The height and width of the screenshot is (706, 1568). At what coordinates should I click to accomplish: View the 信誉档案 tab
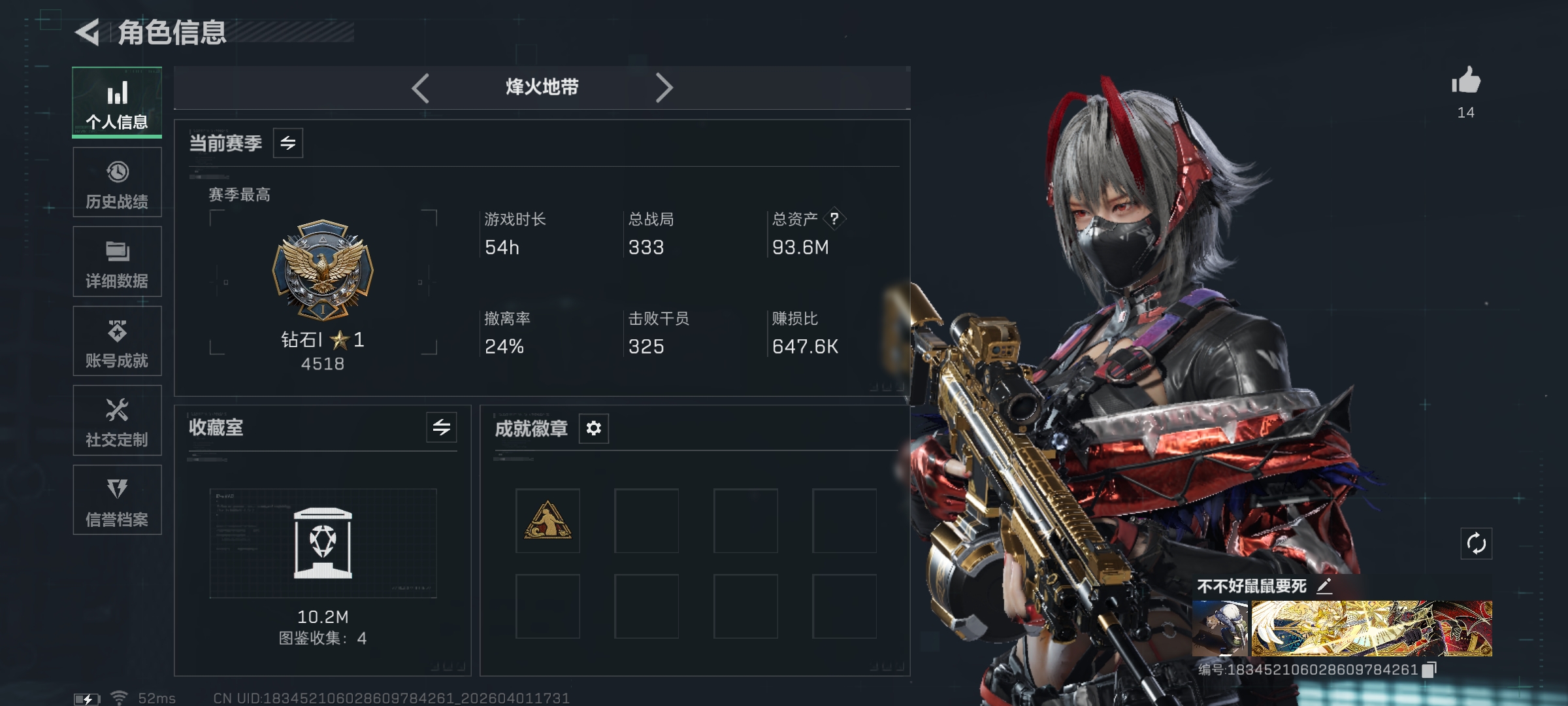(117, 500)
